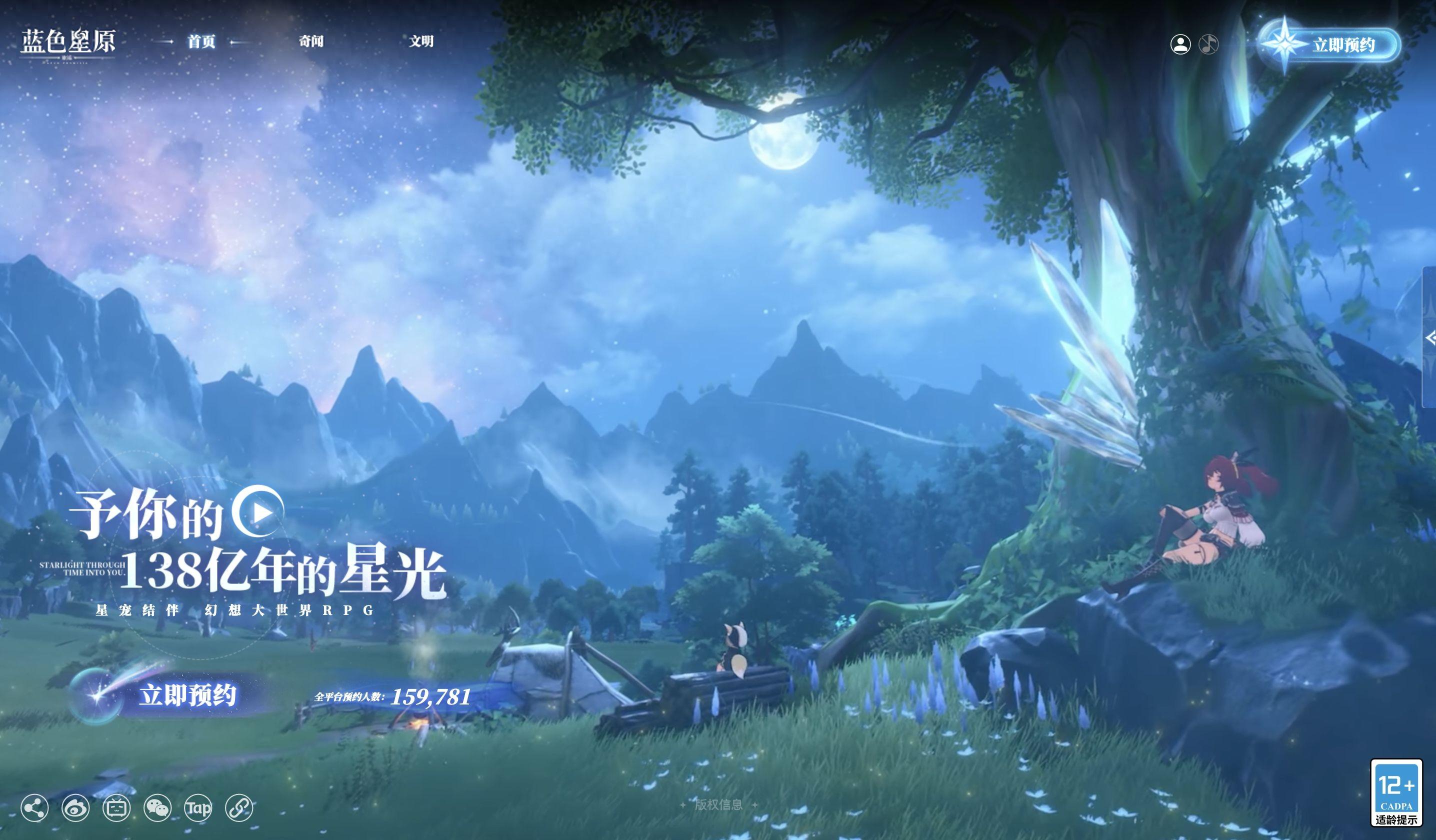
Task: Expand the 版权信息 footer
Action: pyautogui.click(x=718, y=804)
